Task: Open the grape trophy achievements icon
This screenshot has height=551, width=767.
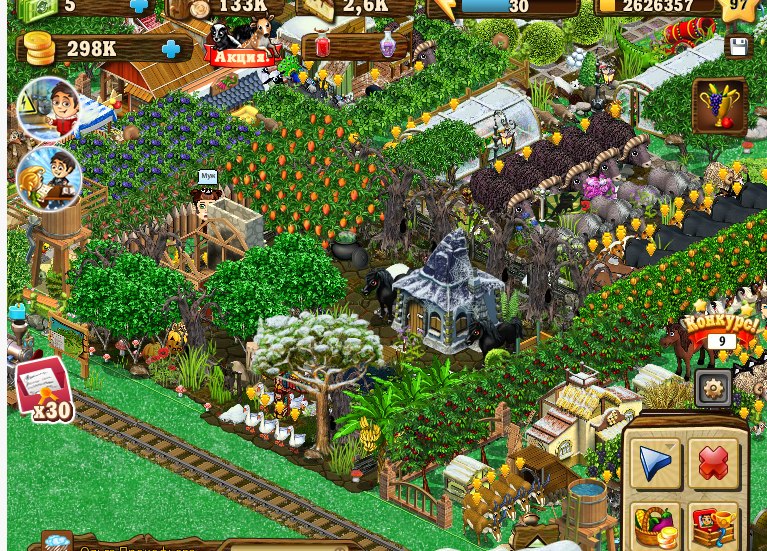Action: [719, 106]
